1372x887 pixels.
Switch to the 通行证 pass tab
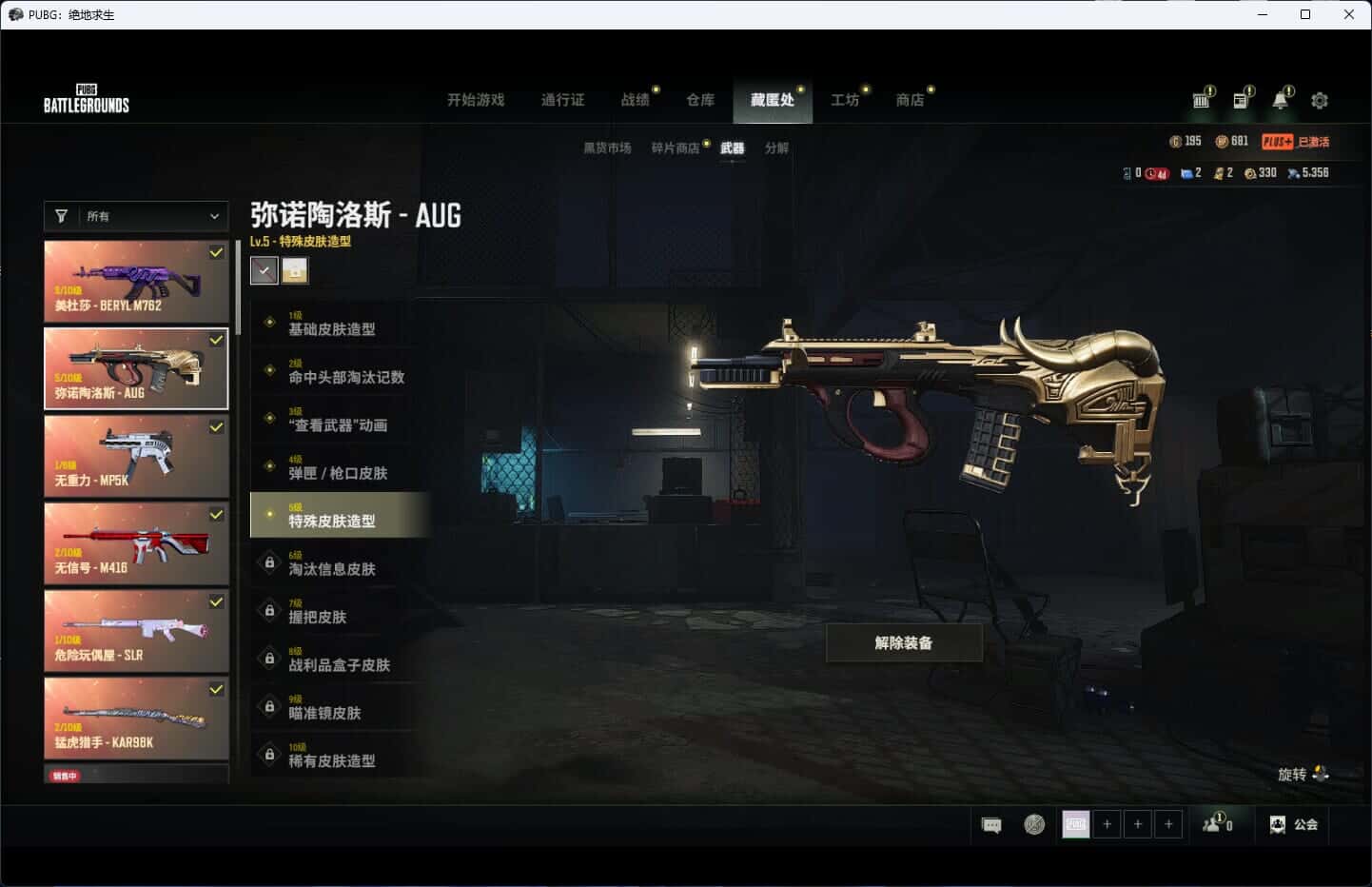(x=562, y=100)
